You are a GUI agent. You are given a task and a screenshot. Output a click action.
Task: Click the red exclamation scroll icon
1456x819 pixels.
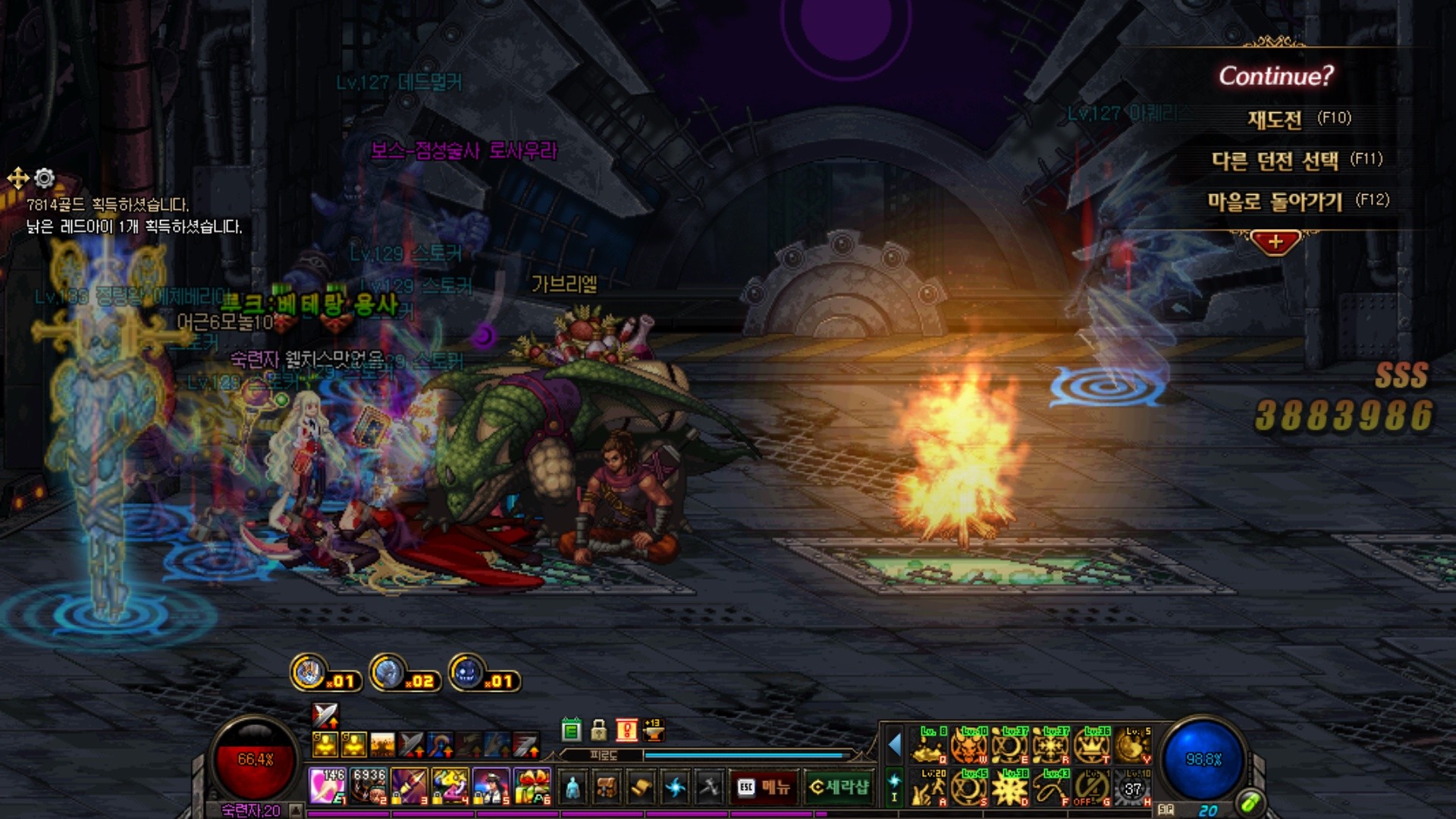[626, 730]
